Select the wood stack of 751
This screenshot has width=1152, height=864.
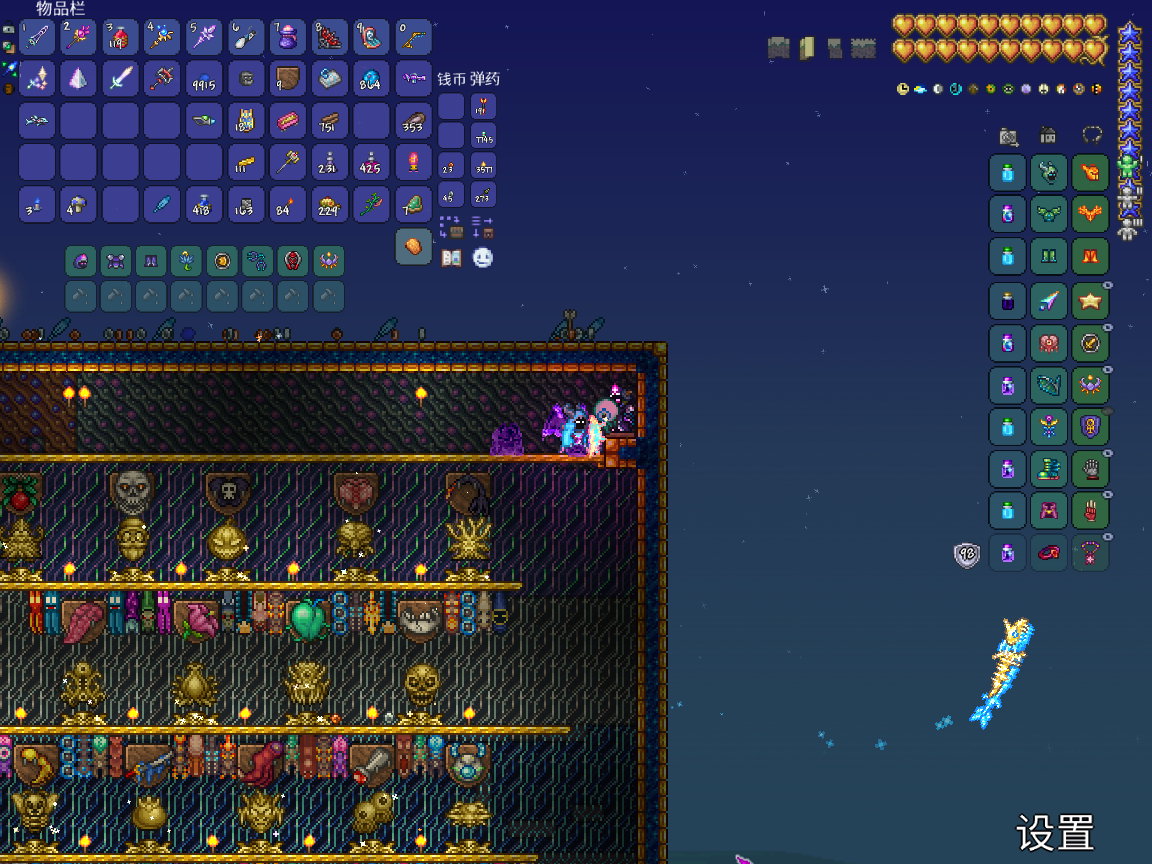click(x=329, y=121)
